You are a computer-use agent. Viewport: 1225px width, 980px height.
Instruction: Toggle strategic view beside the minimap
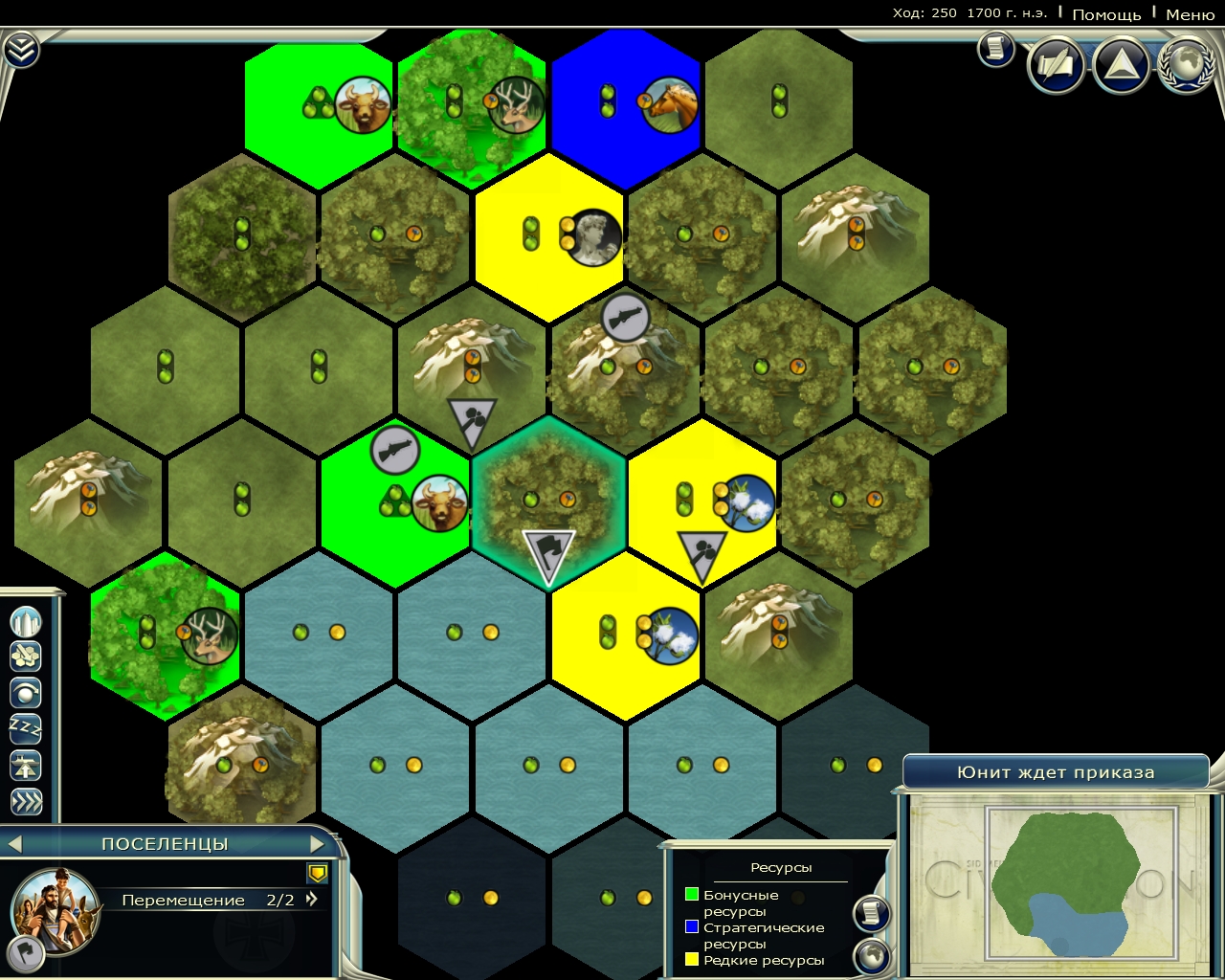coord(873,953)
